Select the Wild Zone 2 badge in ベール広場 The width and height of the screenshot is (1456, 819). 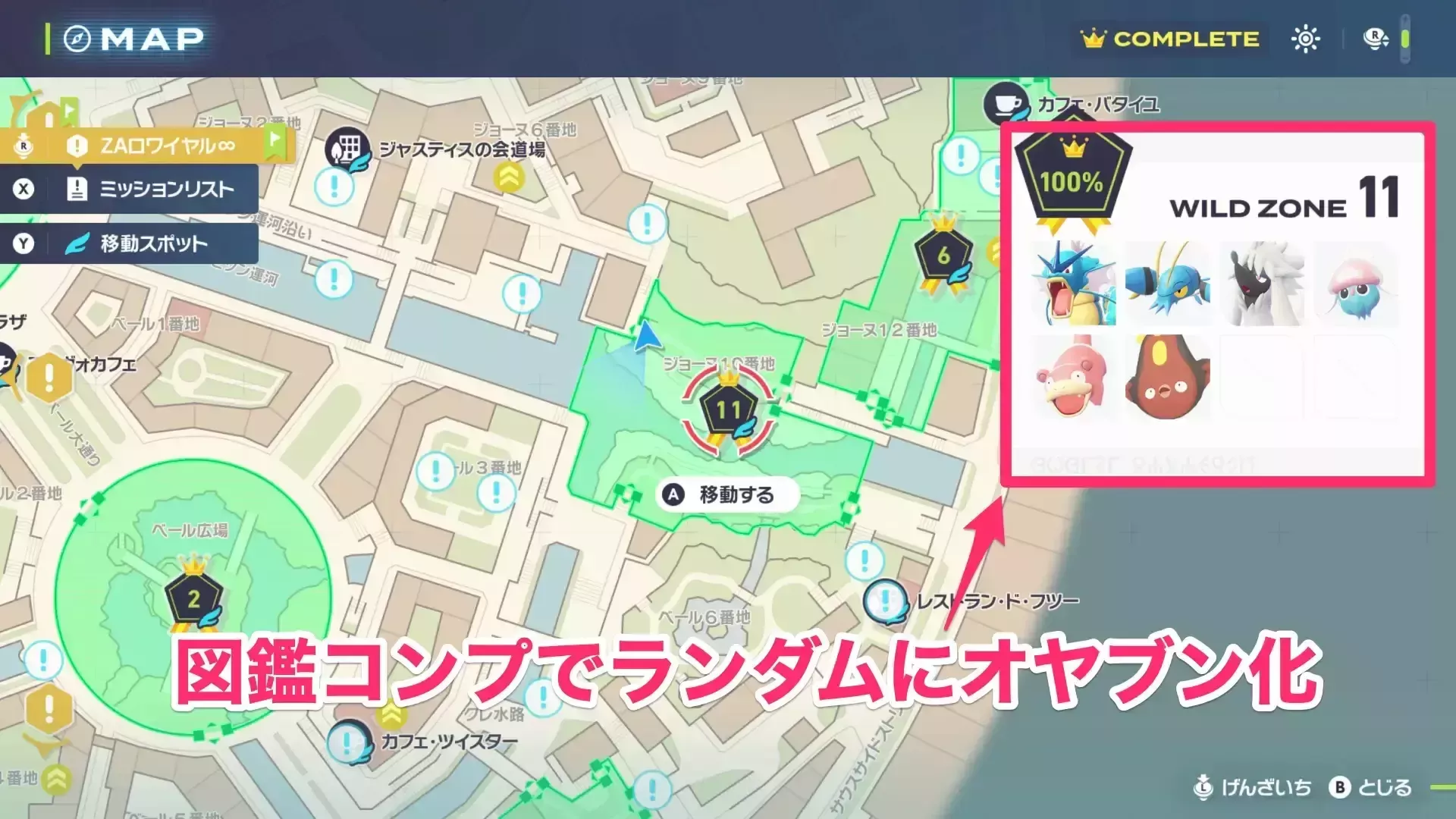tap(194, 599)
